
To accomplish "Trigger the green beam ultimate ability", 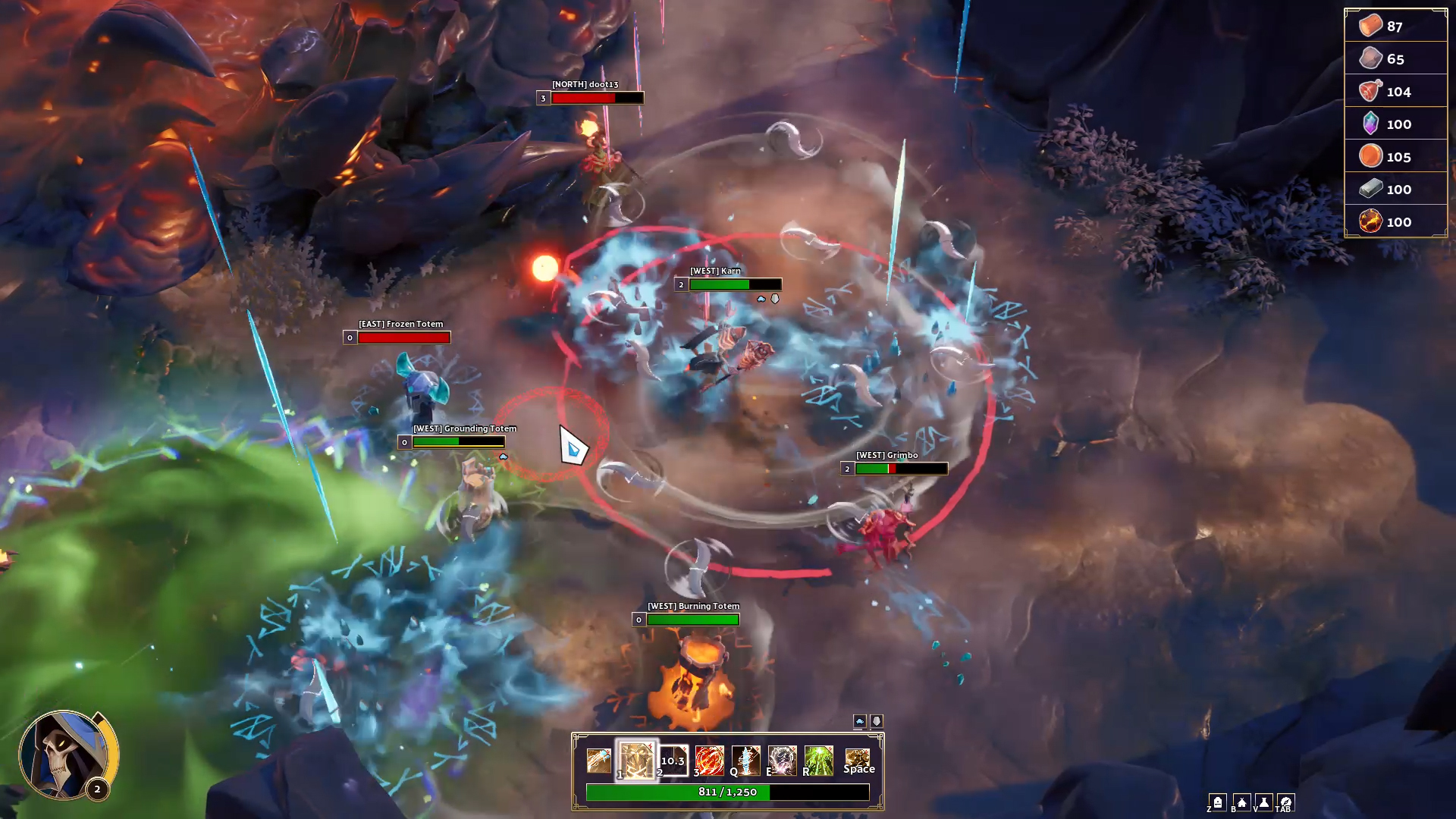I will pos(819,761).
